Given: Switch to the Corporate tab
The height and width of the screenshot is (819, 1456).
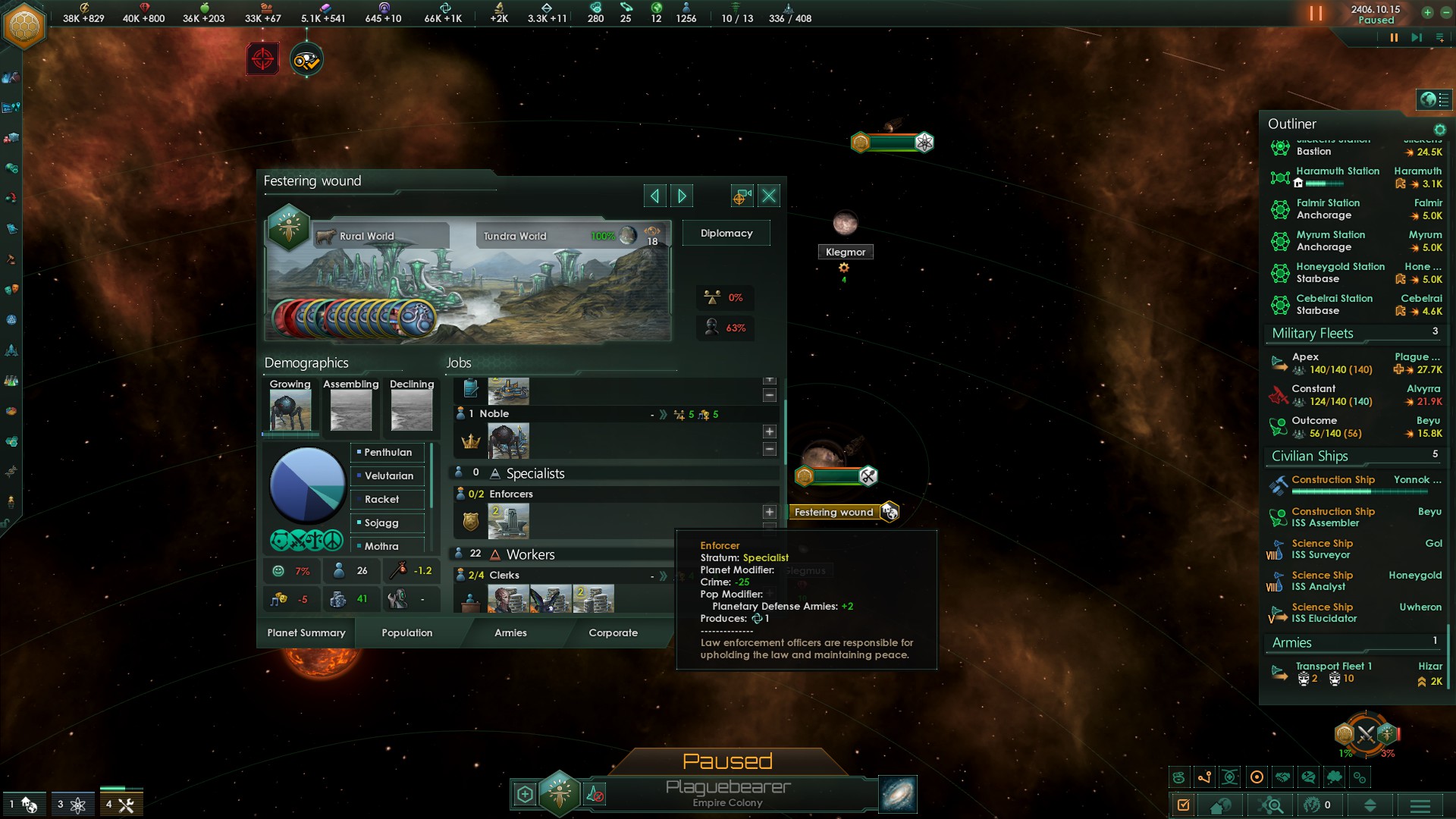Looking at the screenshot, I should 613,632.
